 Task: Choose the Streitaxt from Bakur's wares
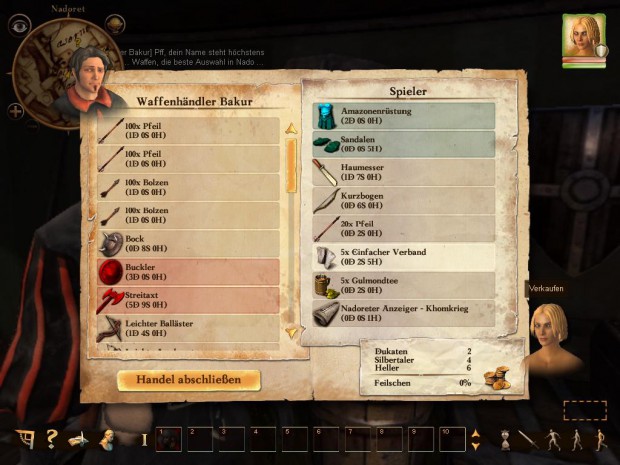coord(189,301)
